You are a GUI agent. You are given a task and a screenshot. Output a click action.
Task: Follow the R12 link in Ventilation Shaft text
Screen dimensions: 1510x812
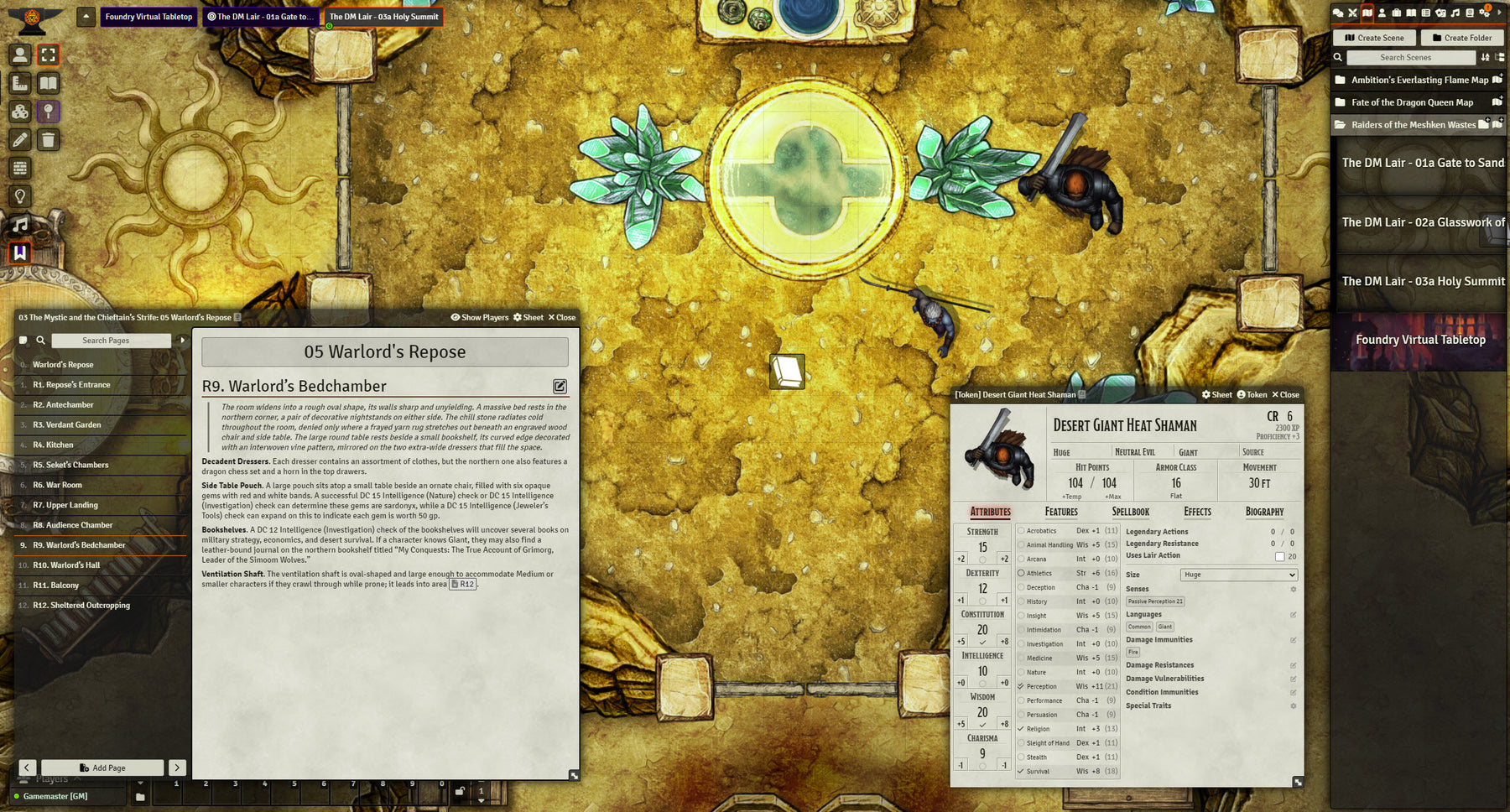pyautogui.click(x=463, y=585)
